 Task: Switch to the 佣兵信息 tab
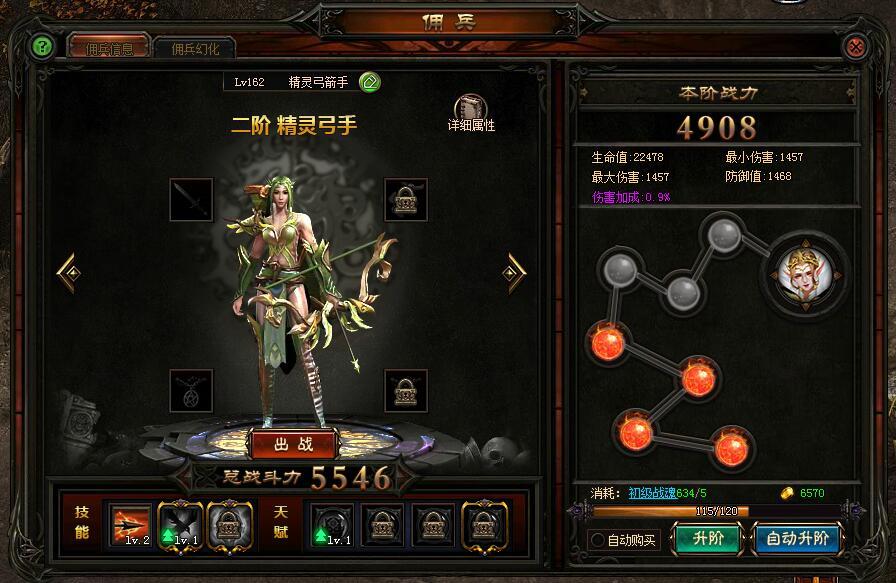coord(108,48)
